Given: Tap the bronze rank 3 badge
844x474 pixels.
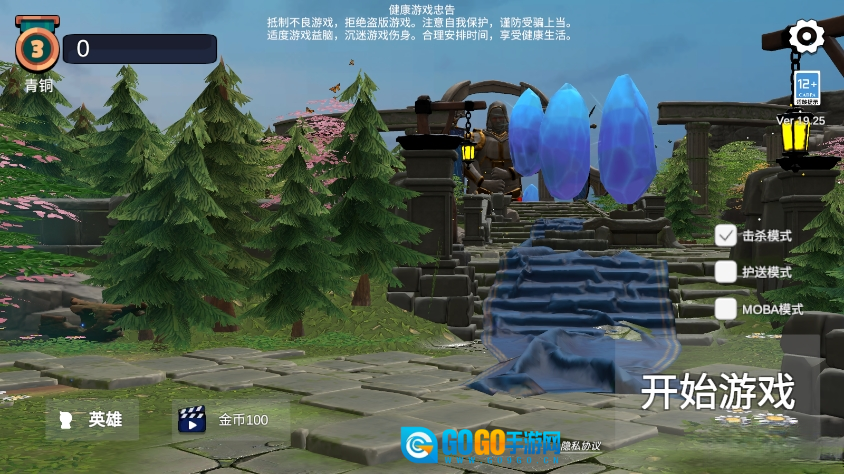Looking at the screenshot, I should click(x=37, y=48).
